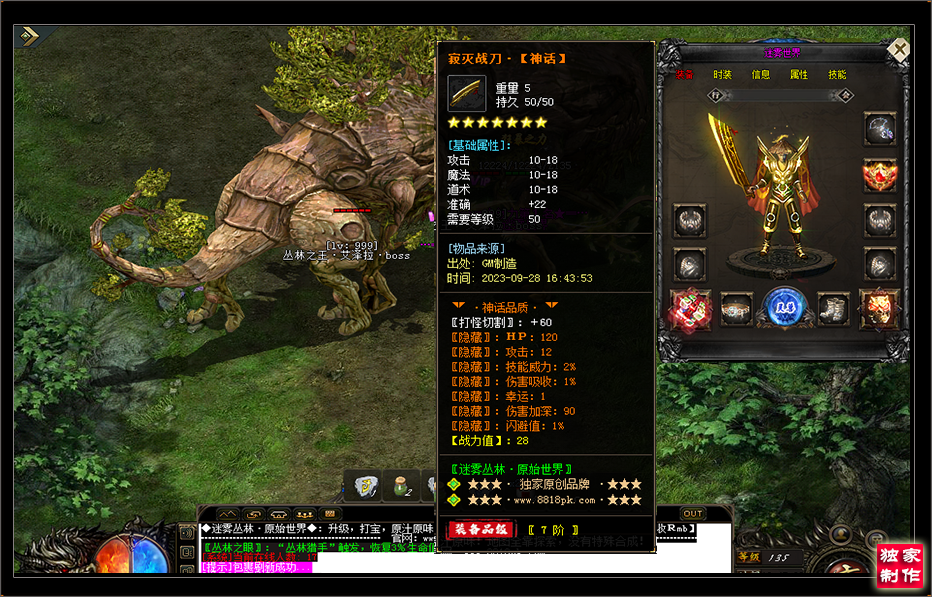Select the 技能 tab

[837, 75]
